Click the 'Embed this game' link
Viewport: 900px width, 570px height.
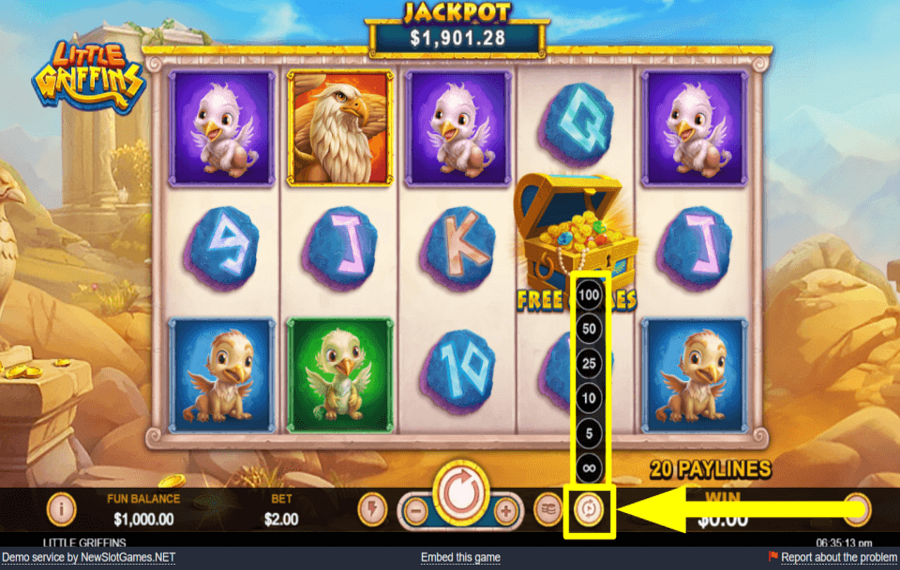[460, 557]
